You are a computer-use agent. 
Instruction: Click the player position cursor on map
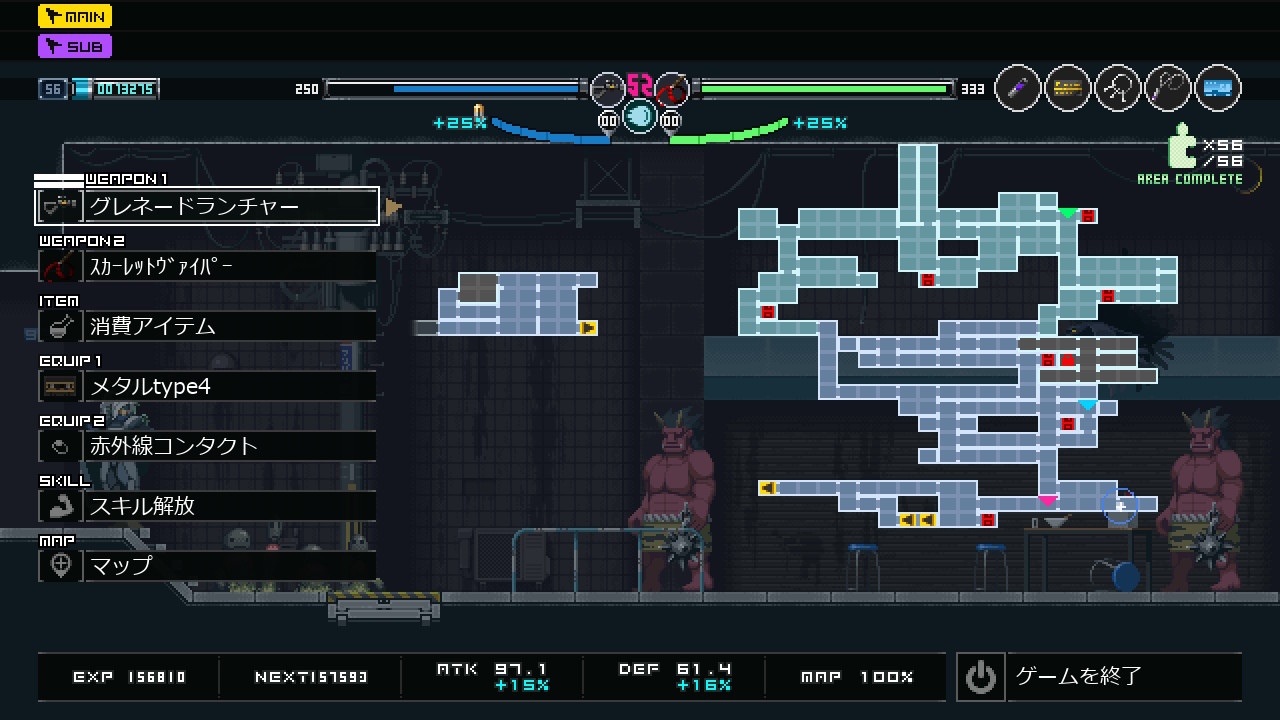1120,506
